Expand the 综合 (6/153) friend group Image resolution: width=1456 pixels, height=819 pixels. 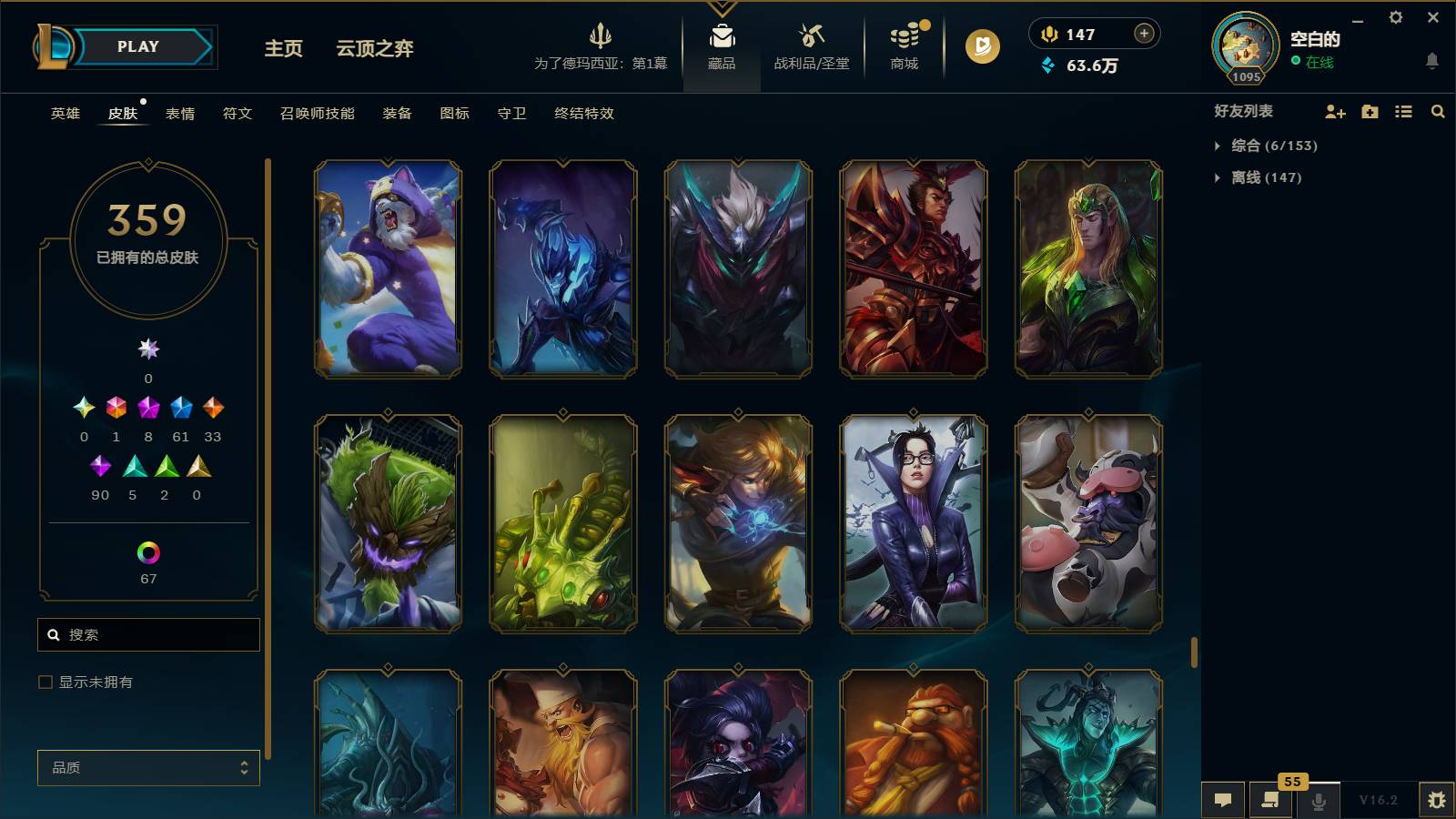click(1269, 145)
